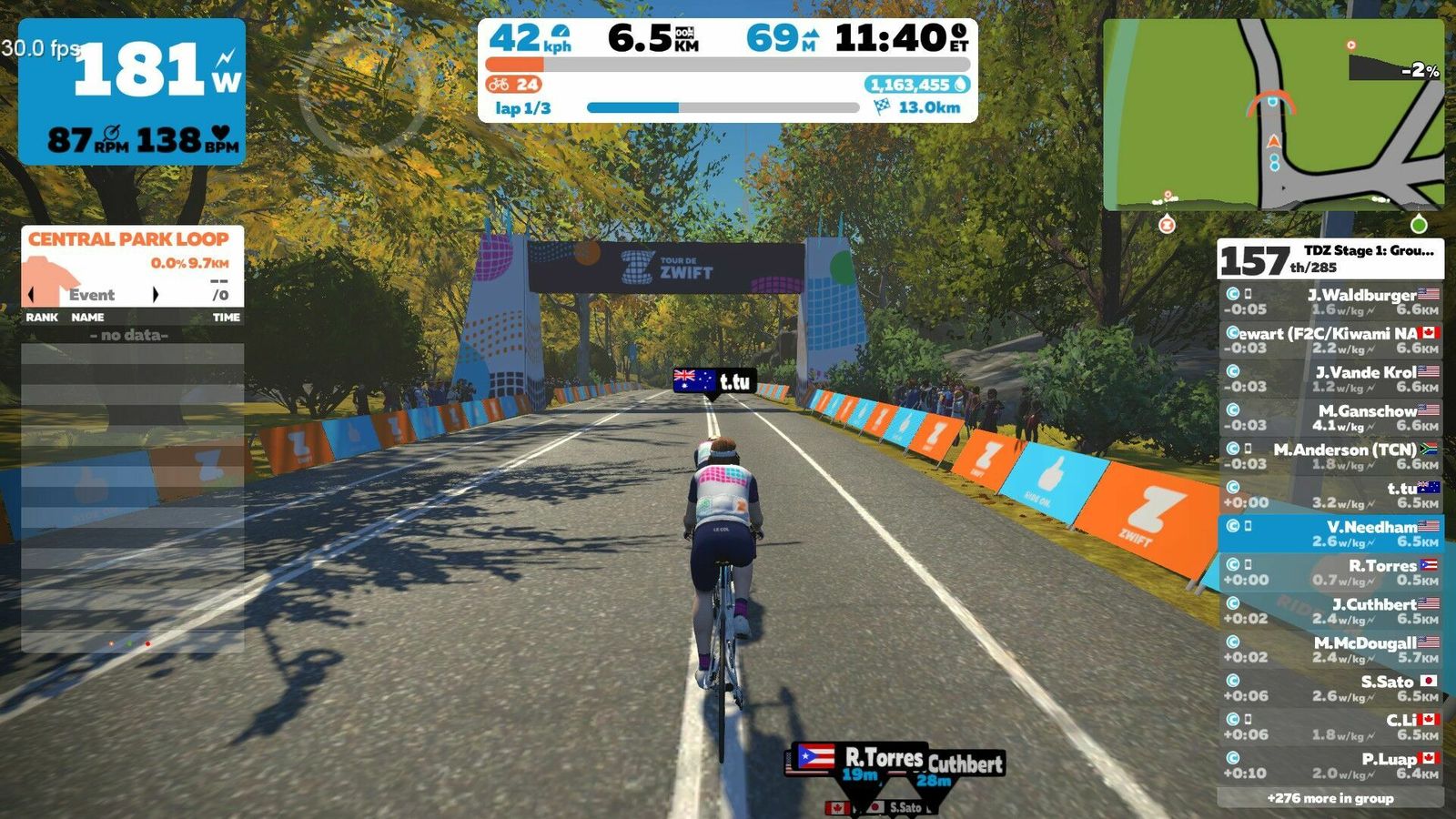Pick M.Ganschow in the riders list
1456x819 pixels.
point(1330,418)
